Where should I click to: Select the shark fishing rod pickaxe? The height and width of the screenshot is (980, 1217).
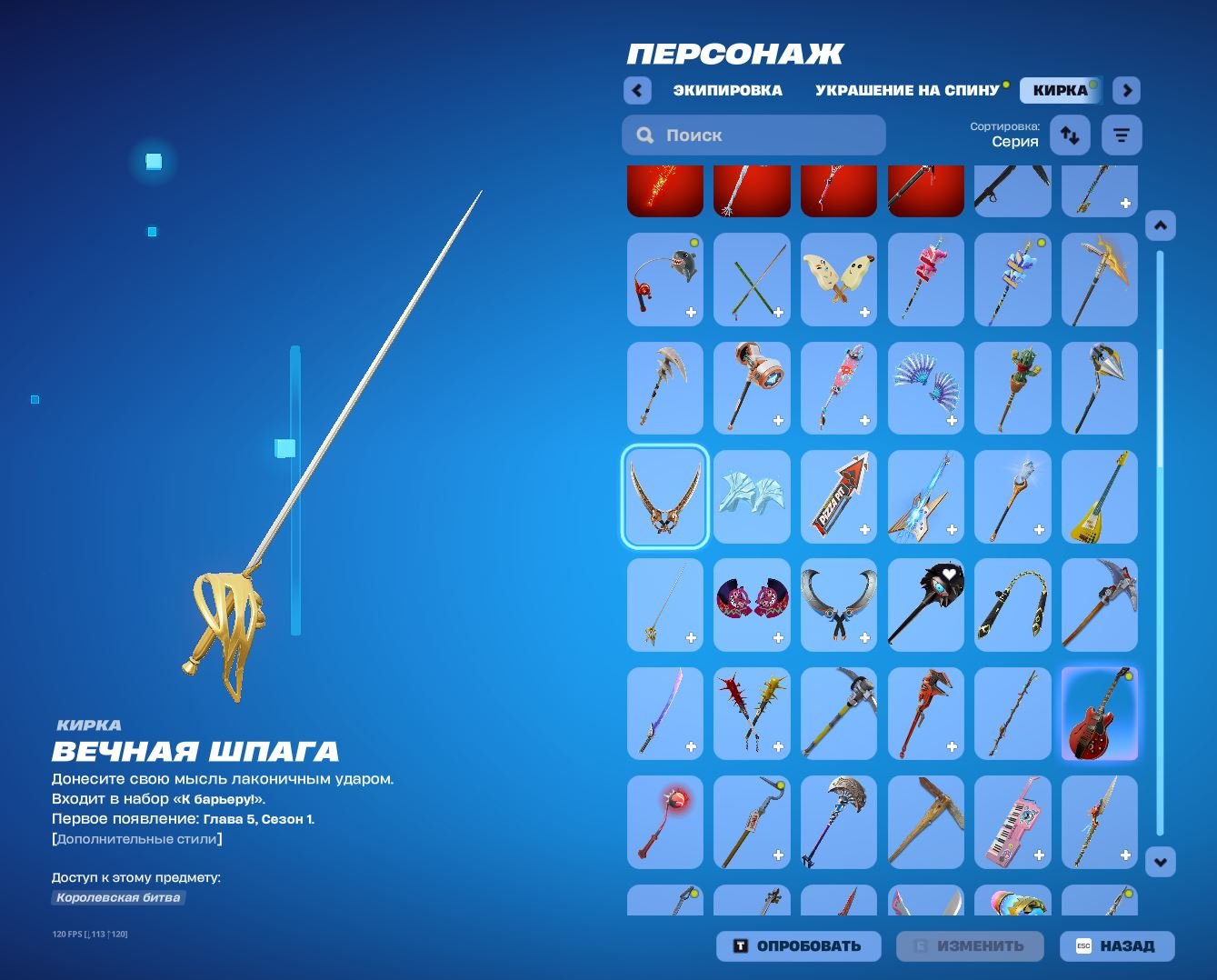(x=664, y=279)
